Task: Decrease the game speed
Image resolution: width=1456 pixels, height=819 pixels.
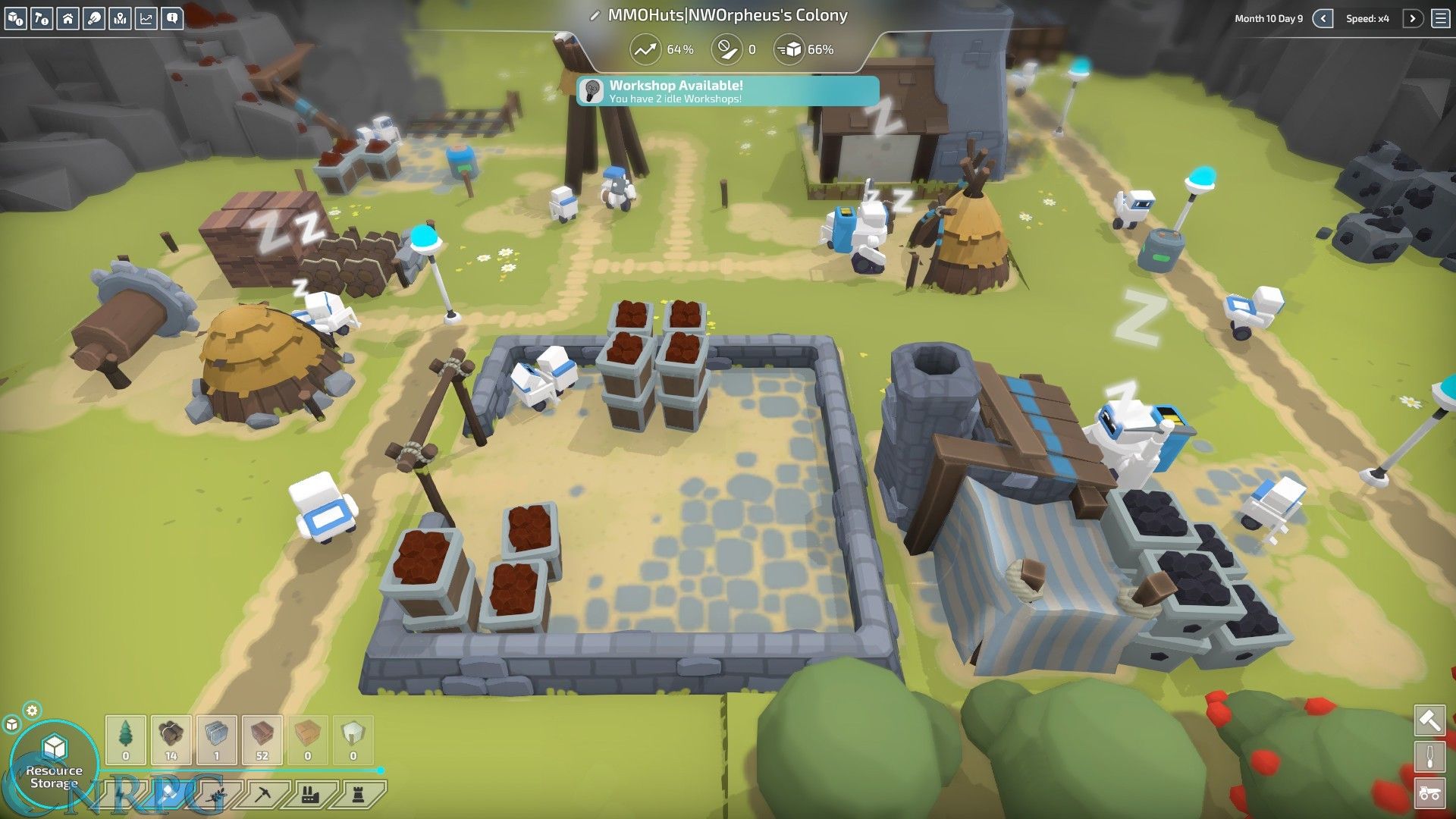Action: pyautogui.click(x=1323, y=18)
